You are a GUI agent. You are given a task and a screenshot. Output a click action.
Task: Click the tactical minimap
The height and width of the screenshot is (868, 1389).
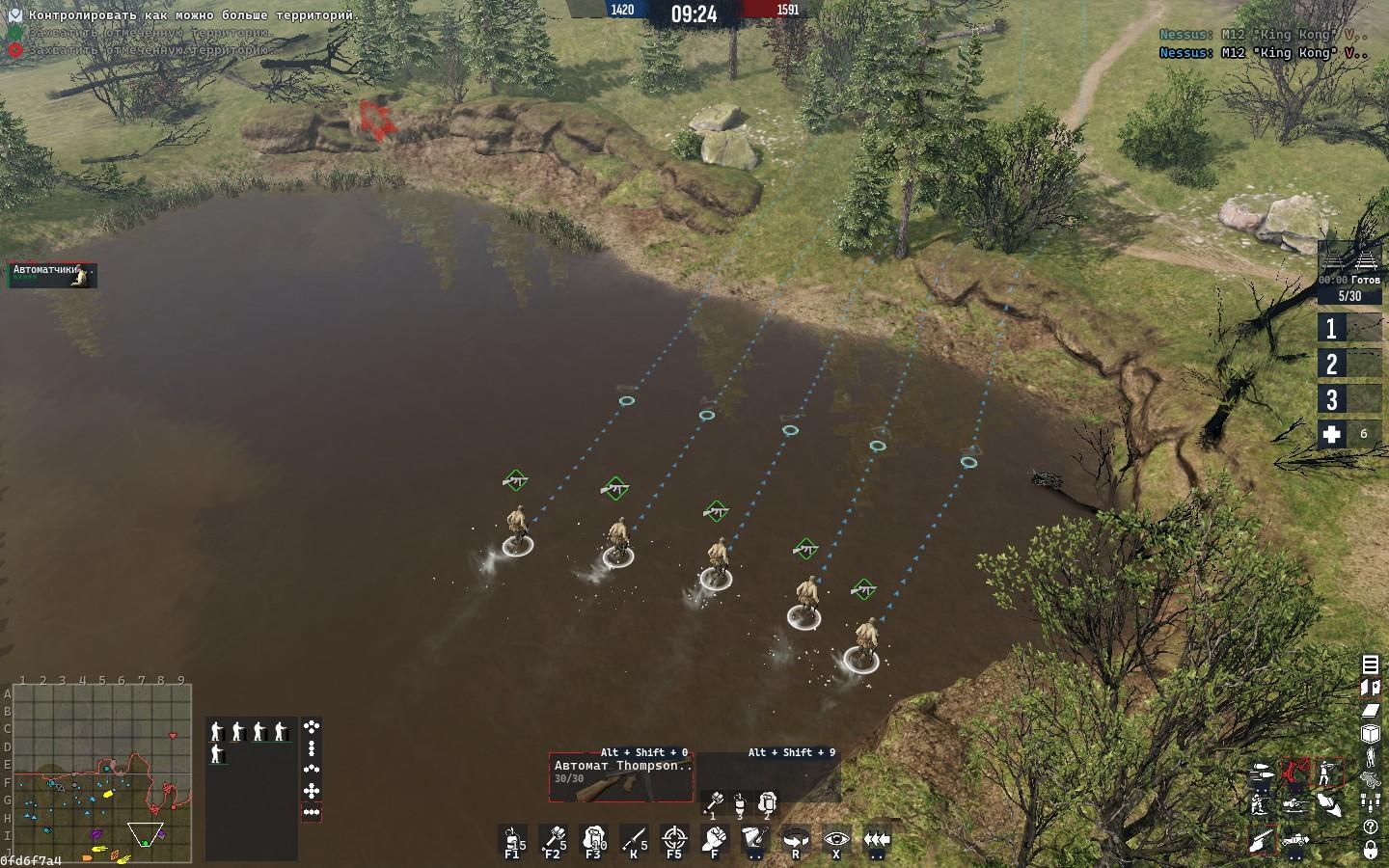pos(101,773)
